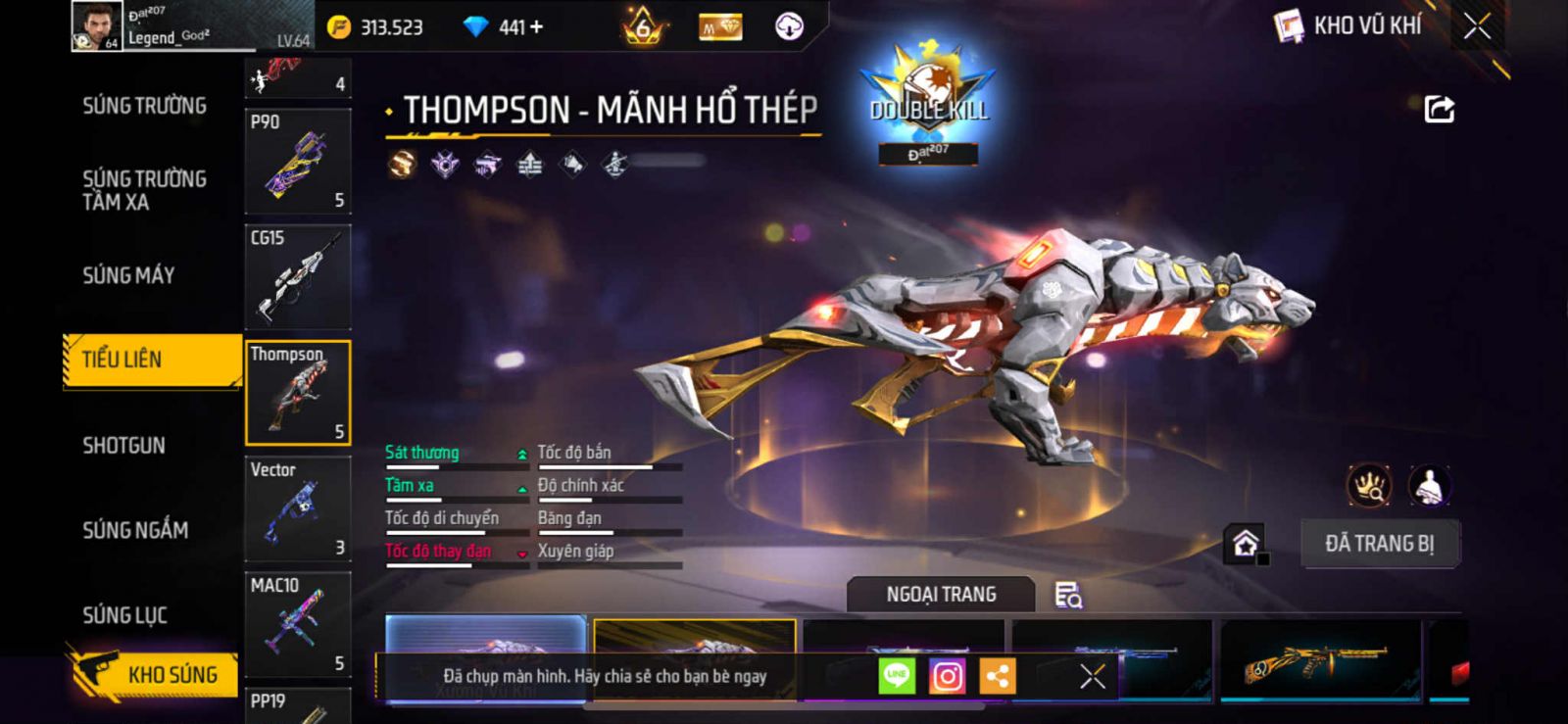Click the Đã Trang Bị button

click(1379, 544)
